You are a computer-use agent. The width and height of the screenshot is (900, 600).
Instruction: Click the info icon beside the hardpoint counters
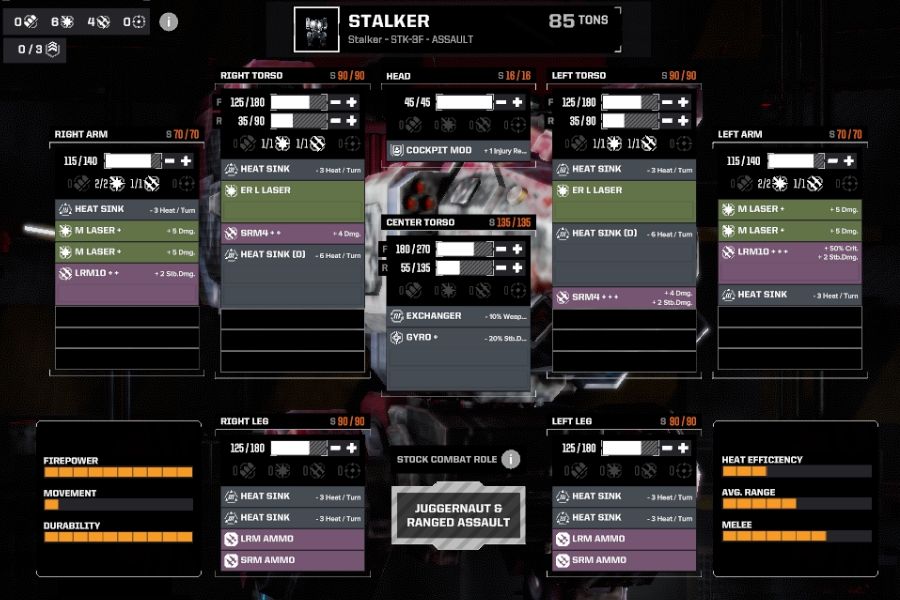[169, 21]
